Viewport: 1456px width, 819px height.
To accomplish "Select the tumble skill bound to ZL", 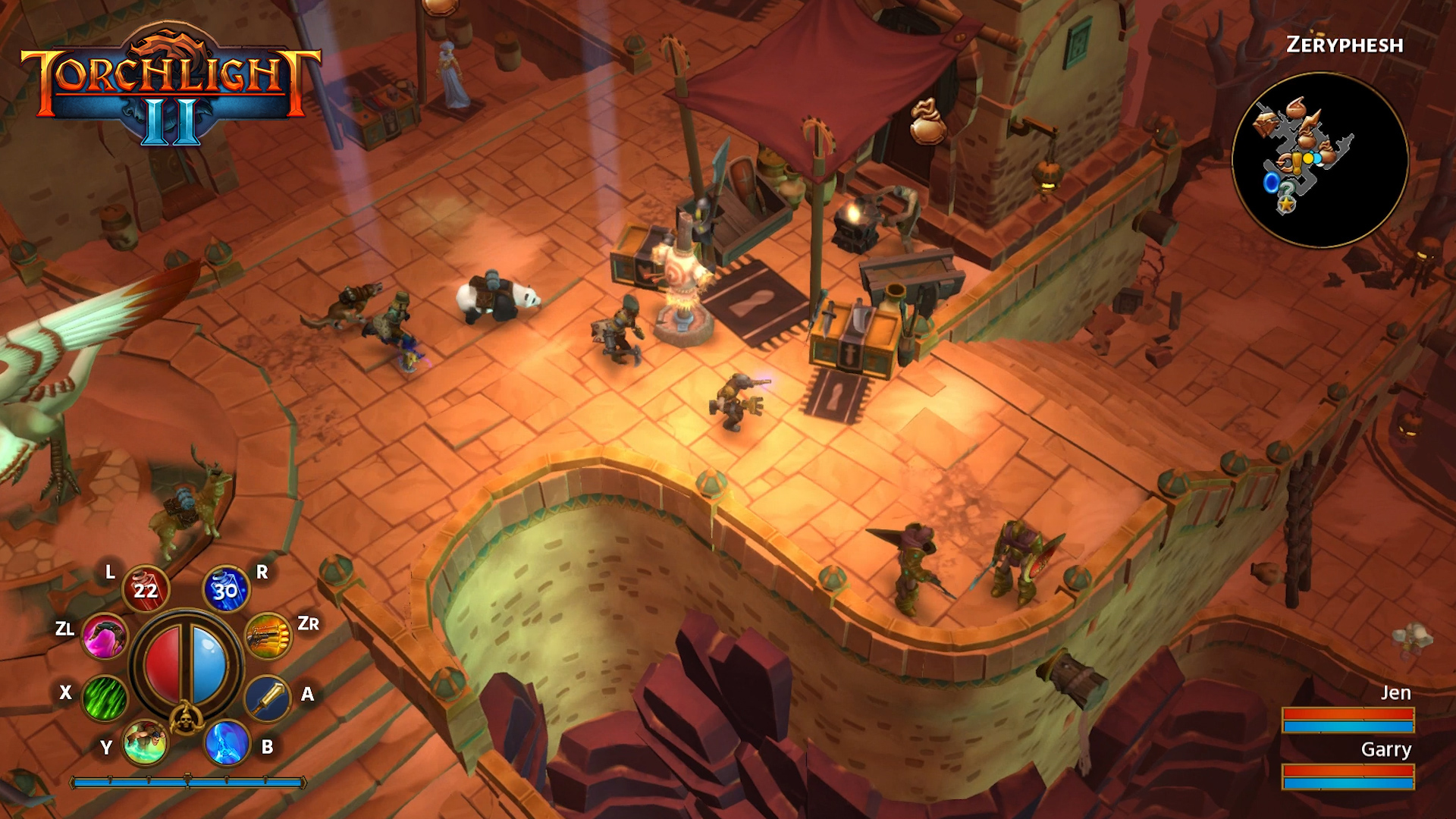I will 105,638.
